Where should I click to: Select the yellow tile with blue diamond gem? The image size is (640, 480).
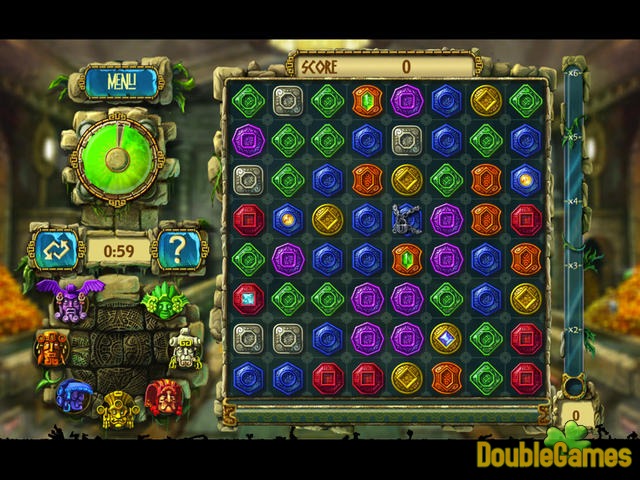point(446,338)
